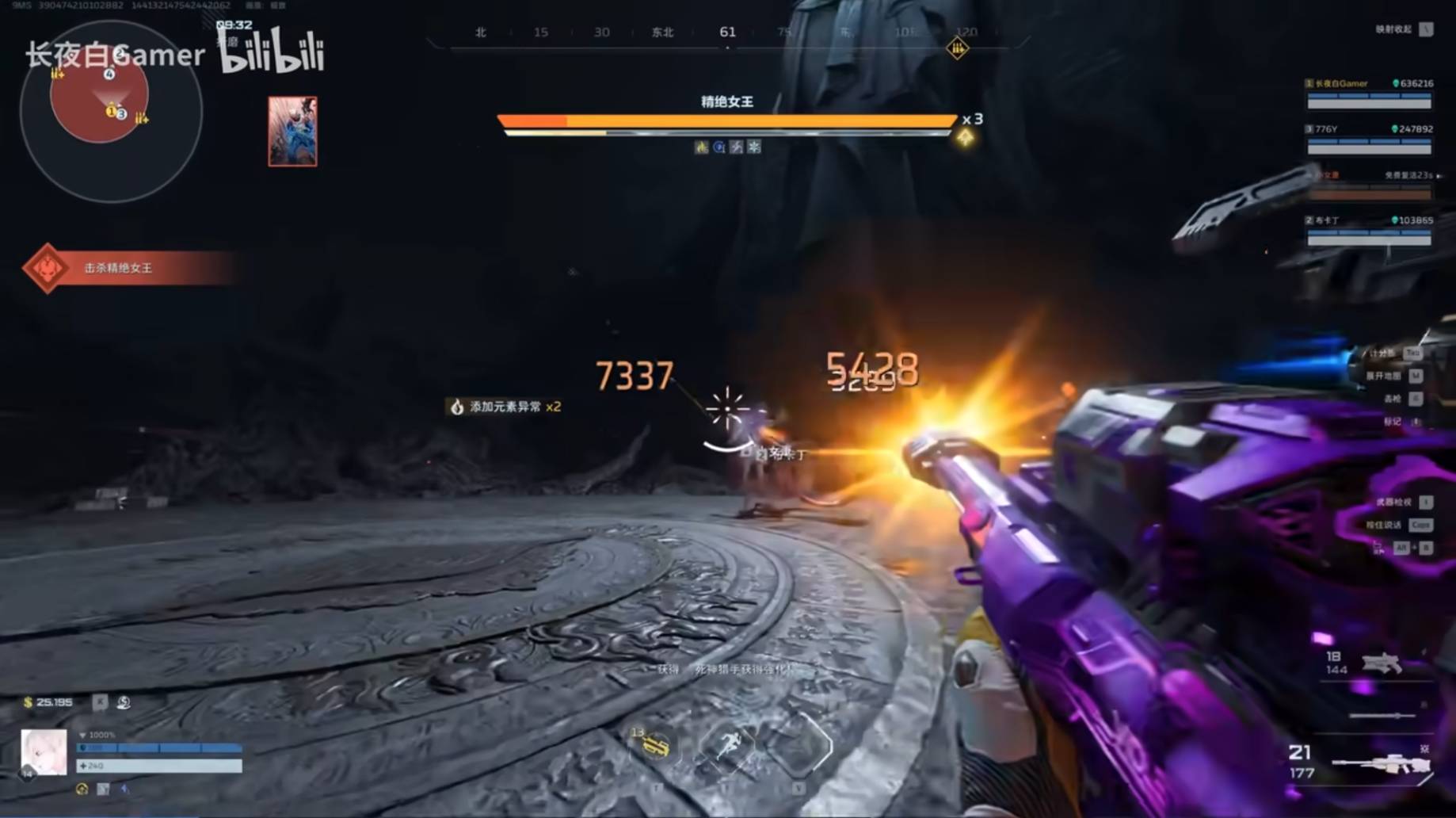Viewport: 1456px width, 818px height.
Task: Select teammate 布卡丁 in squad list
Action: [x=1369, y=230]
